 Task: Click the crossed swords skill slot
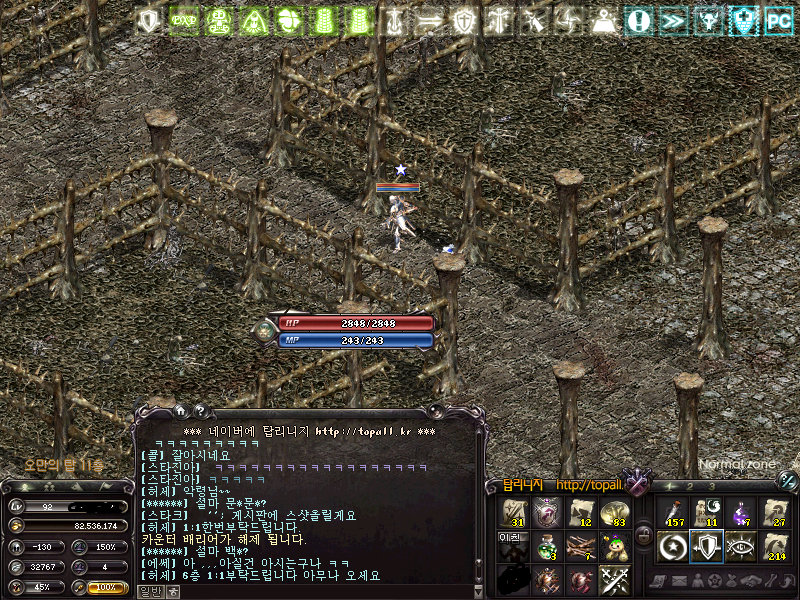(x=614, y=580)
